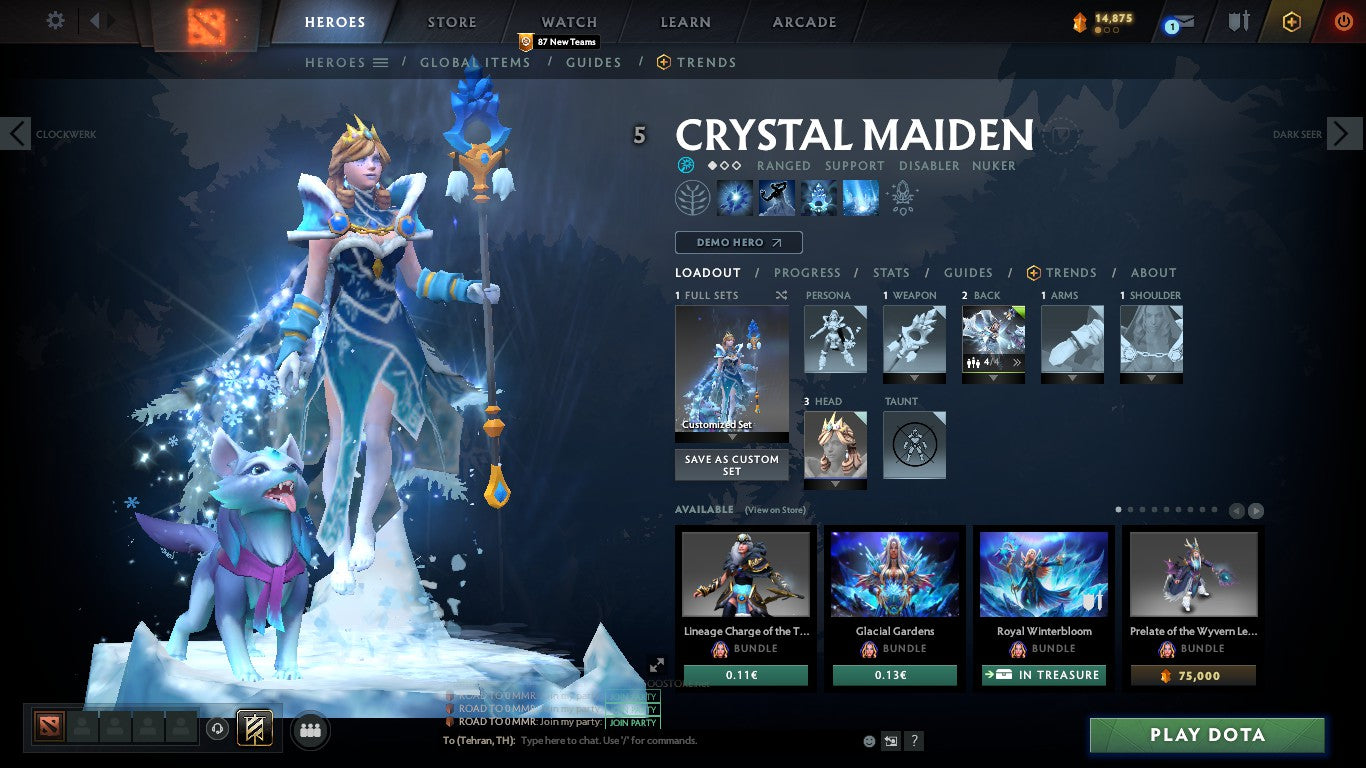Click the armory shield and sword icon

(1240, 20)
